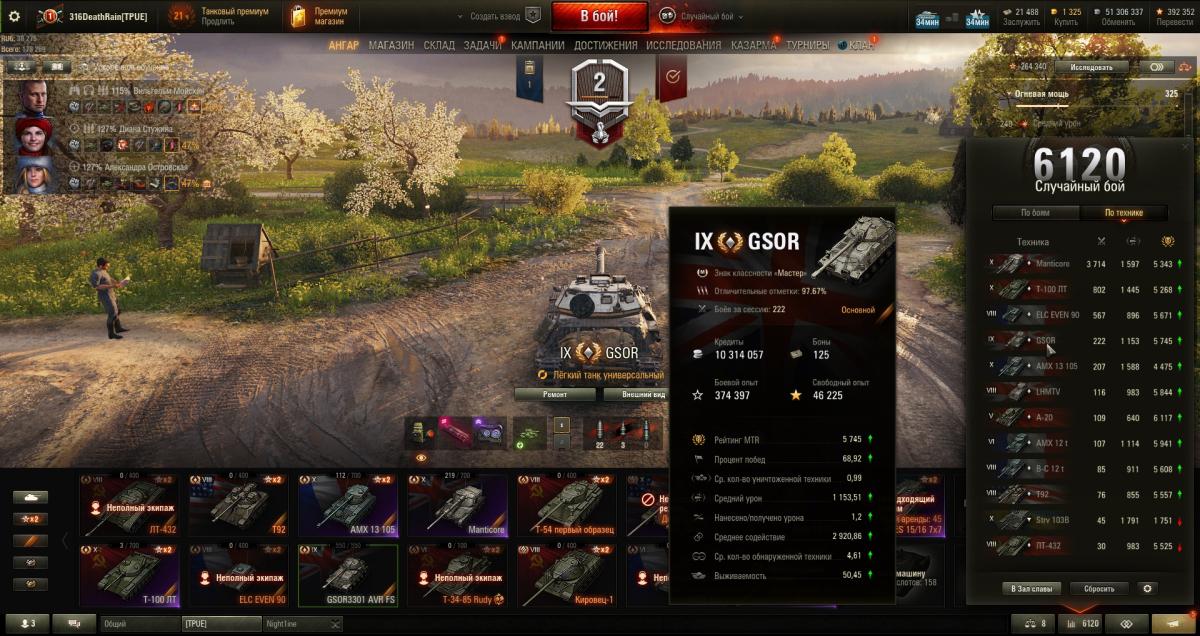
Task: Open В Зал славы
Action: [1030, 589]
